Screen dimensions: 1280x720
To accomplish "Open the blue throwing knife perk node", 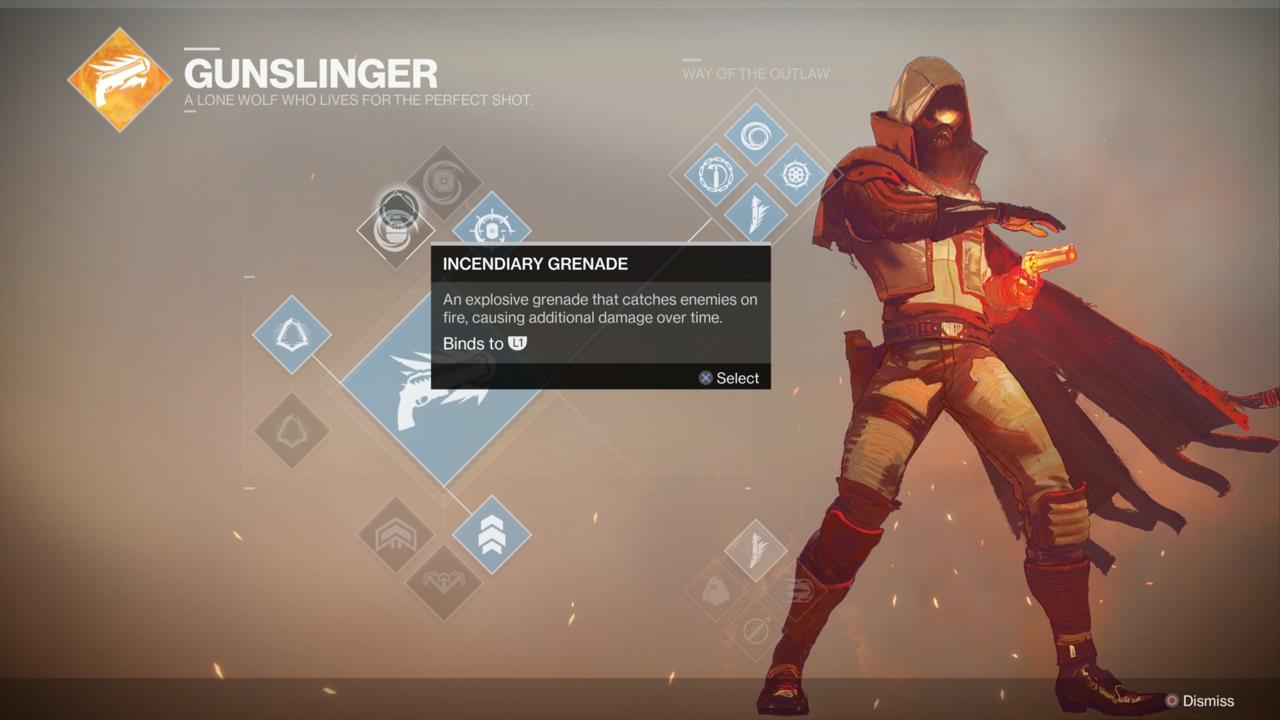I will (755, 214).
